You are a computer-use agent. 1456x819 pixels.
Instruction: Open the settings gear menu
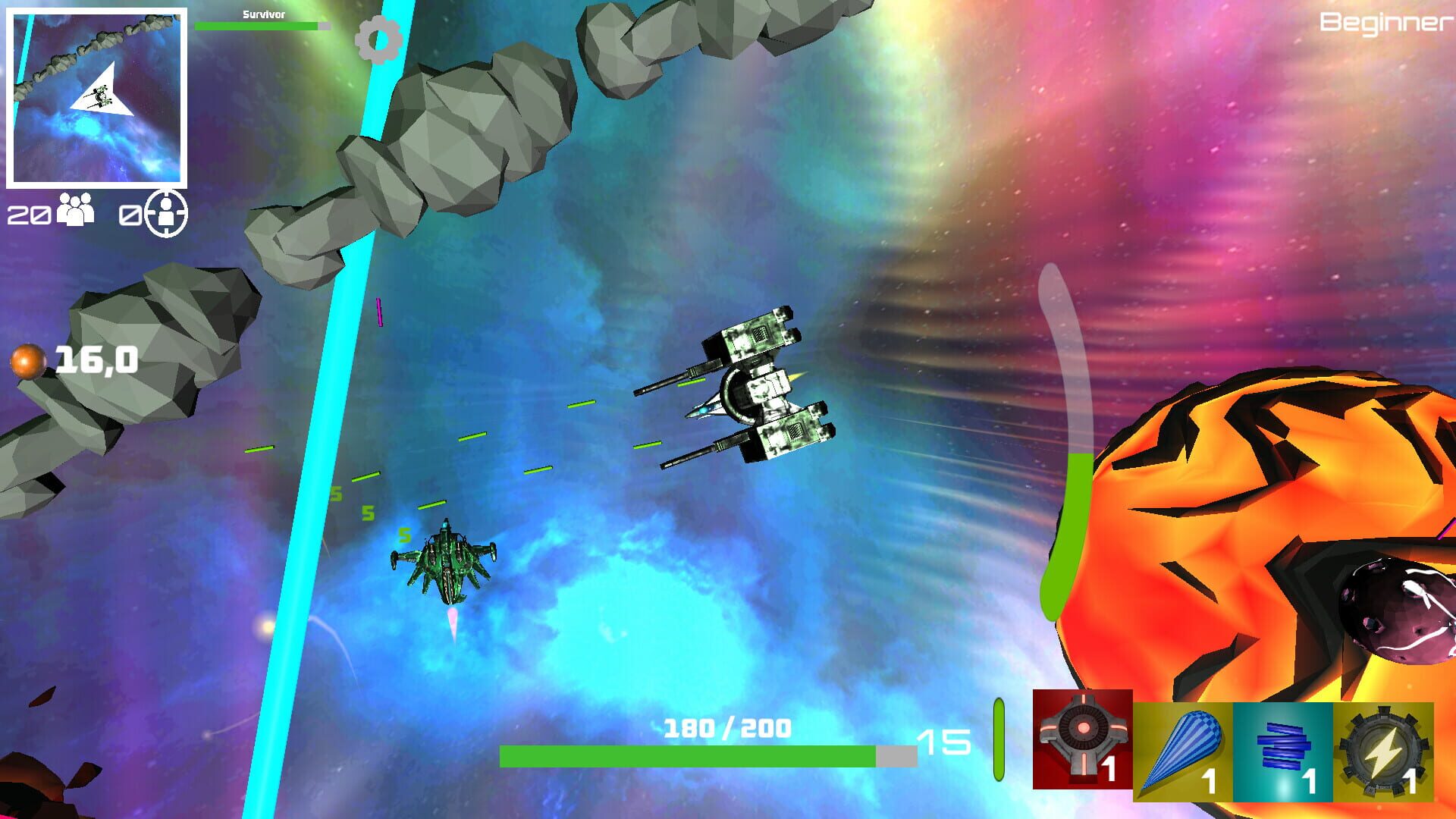377,39
